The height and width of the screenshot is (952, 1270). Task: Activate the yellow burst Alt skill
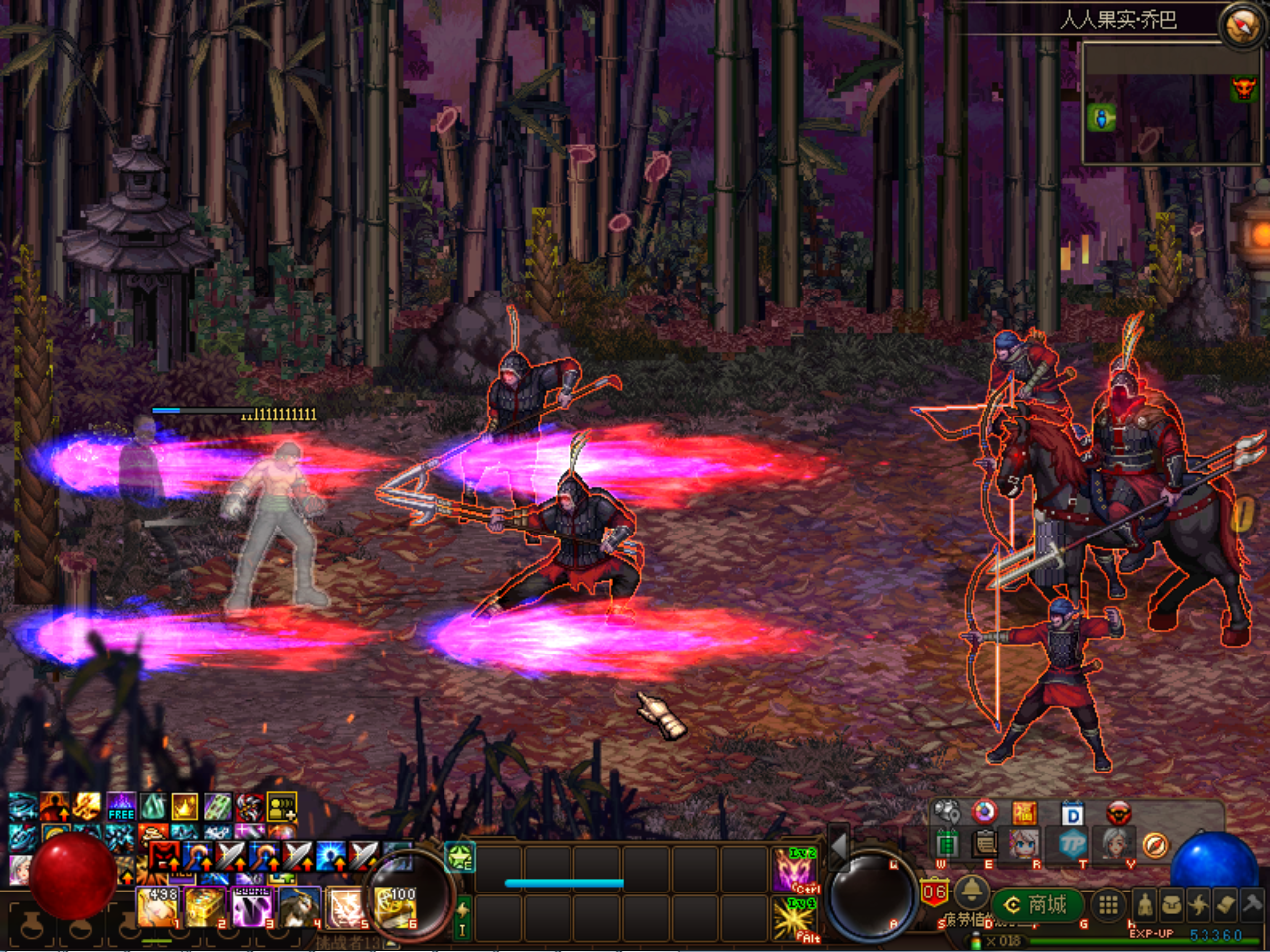[x=795, y=920]
